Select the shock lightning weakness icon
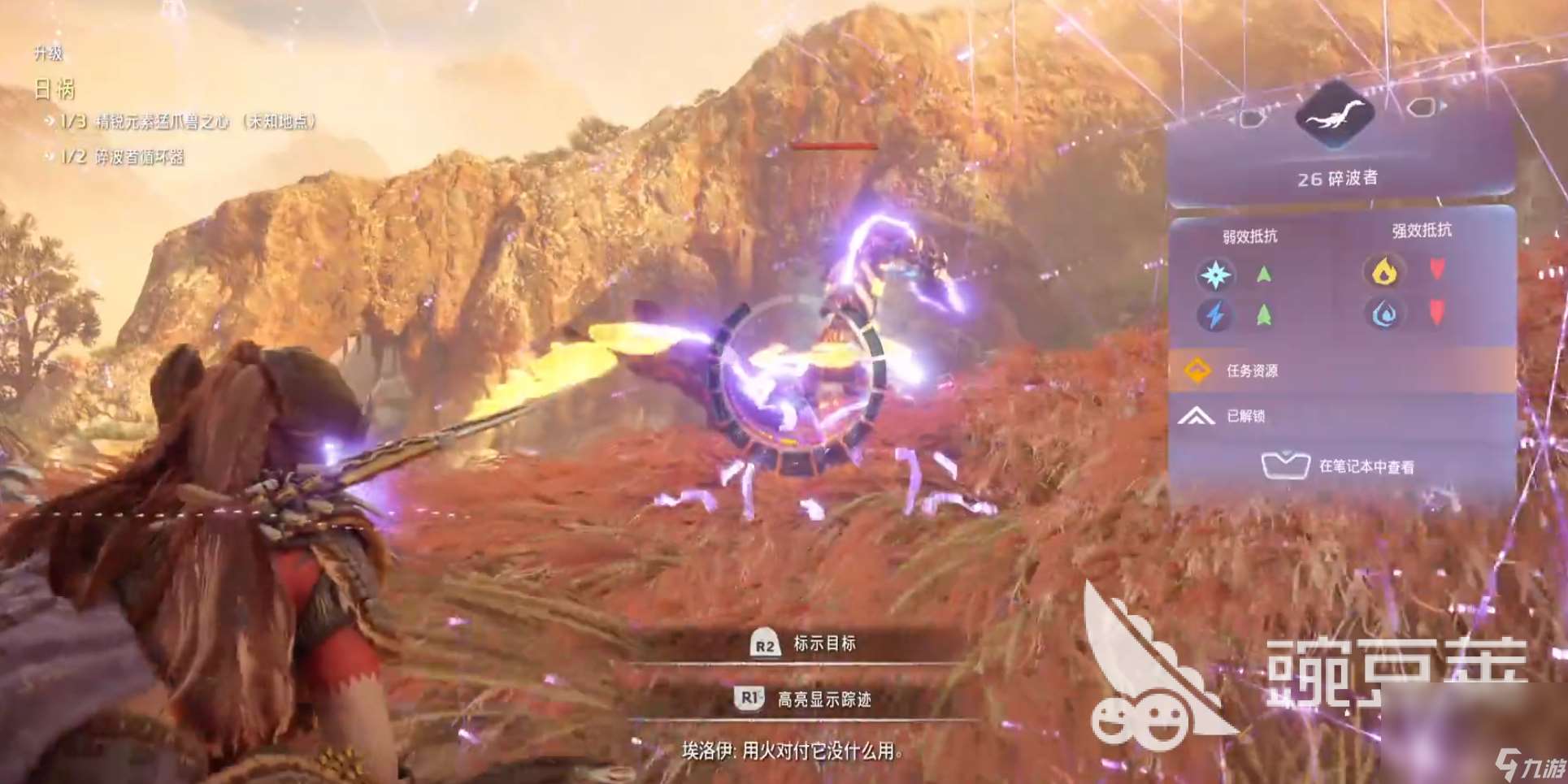Image resolution: width=1568 pixels, height=784 pixels. tap(1215, 314)
